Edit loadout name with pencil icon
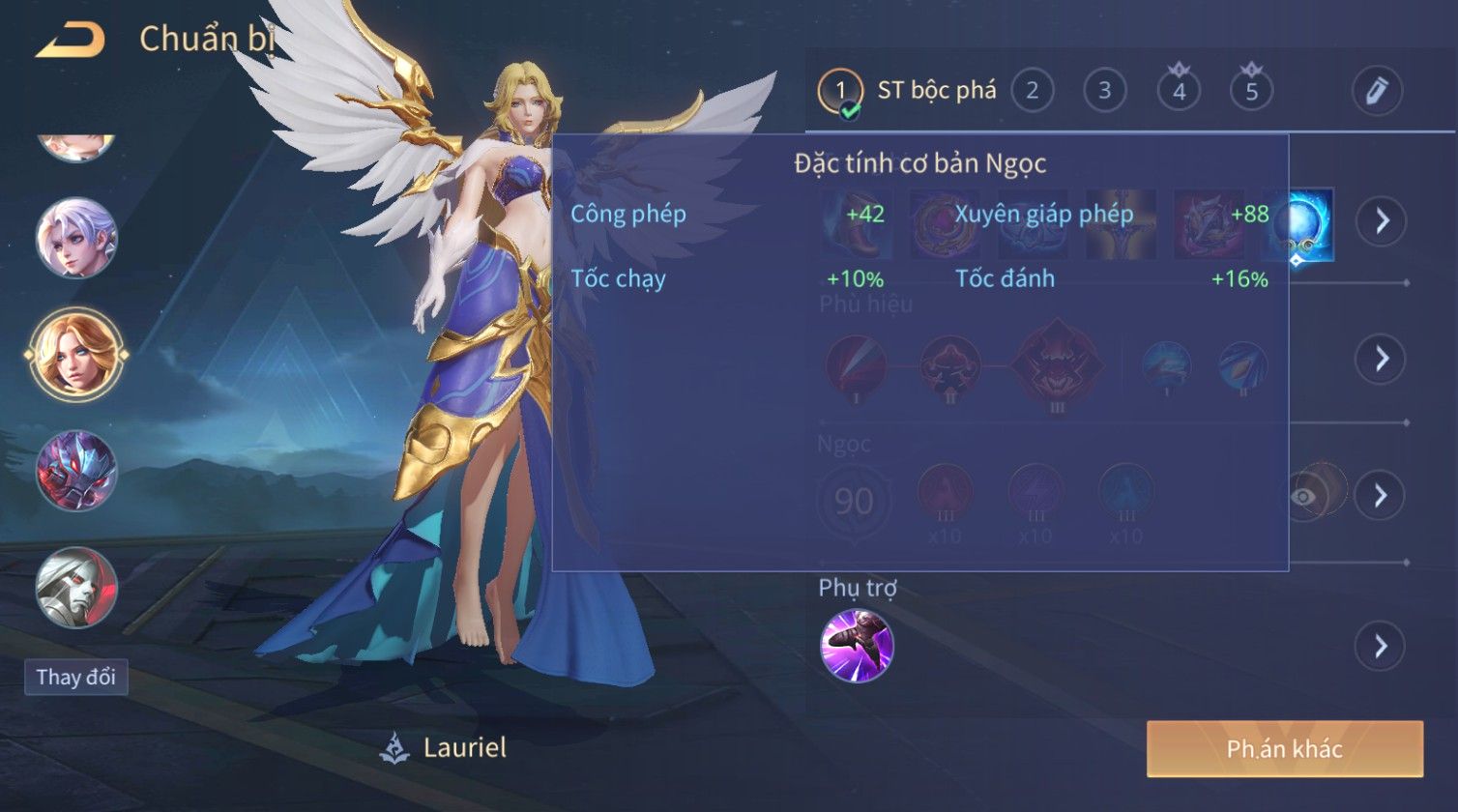Screen dimensions: 1458x812 click(x=1377, y=91)
